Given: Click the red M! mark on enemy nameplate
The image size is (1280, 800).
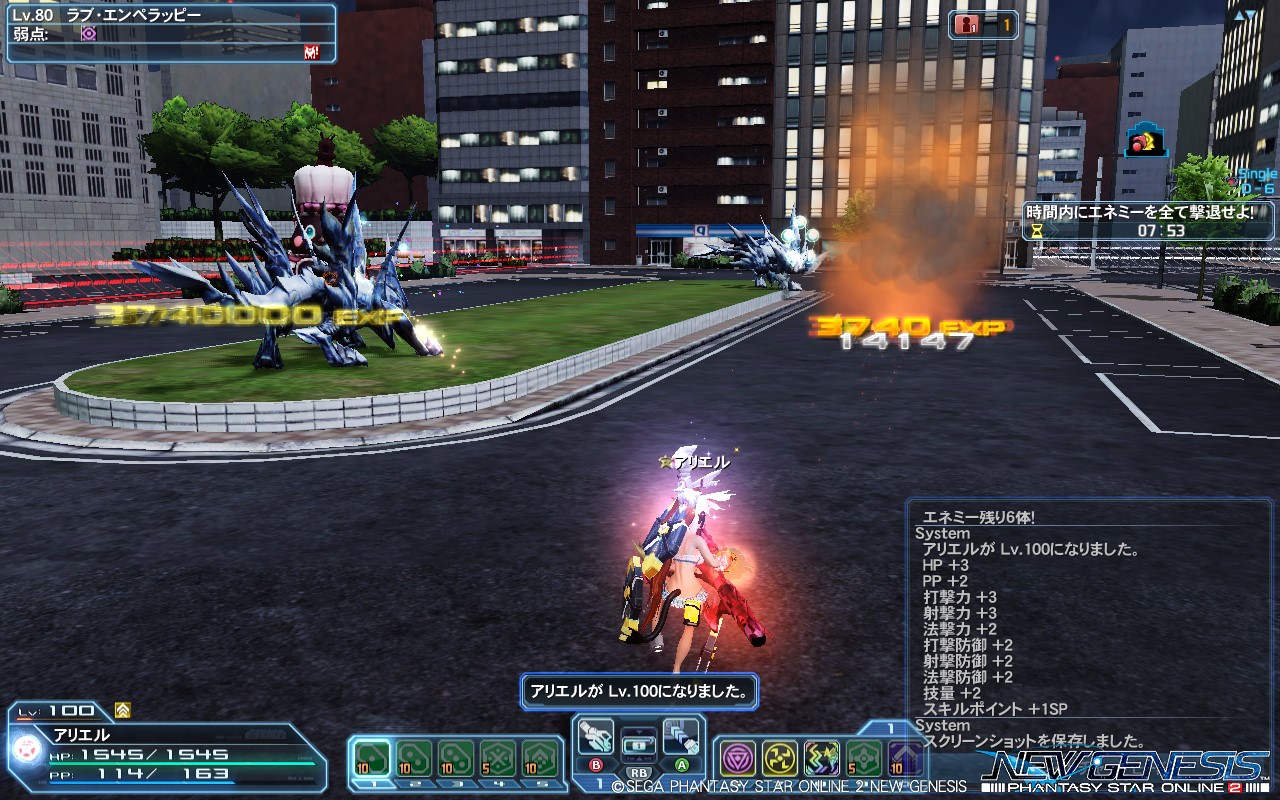Looking at the screenshot, I should click(x=310, y=52).
